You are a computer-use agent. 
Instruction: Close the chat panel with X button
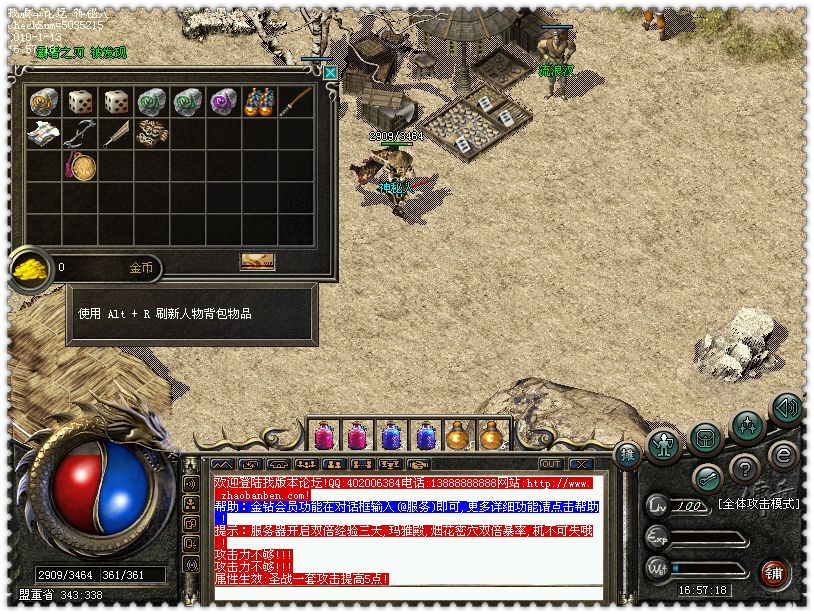point(580,464)
